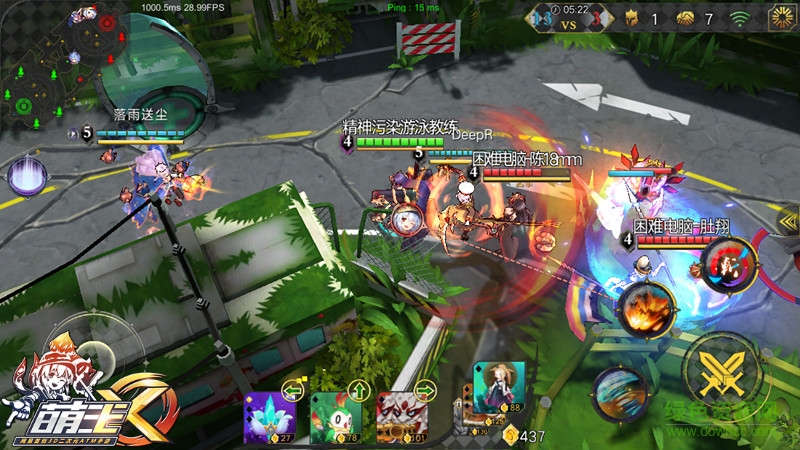This screenshot has width=800, height=450.
Task: Activate the fireball skill
Action: pyautogui.click(x=644, y=308)
